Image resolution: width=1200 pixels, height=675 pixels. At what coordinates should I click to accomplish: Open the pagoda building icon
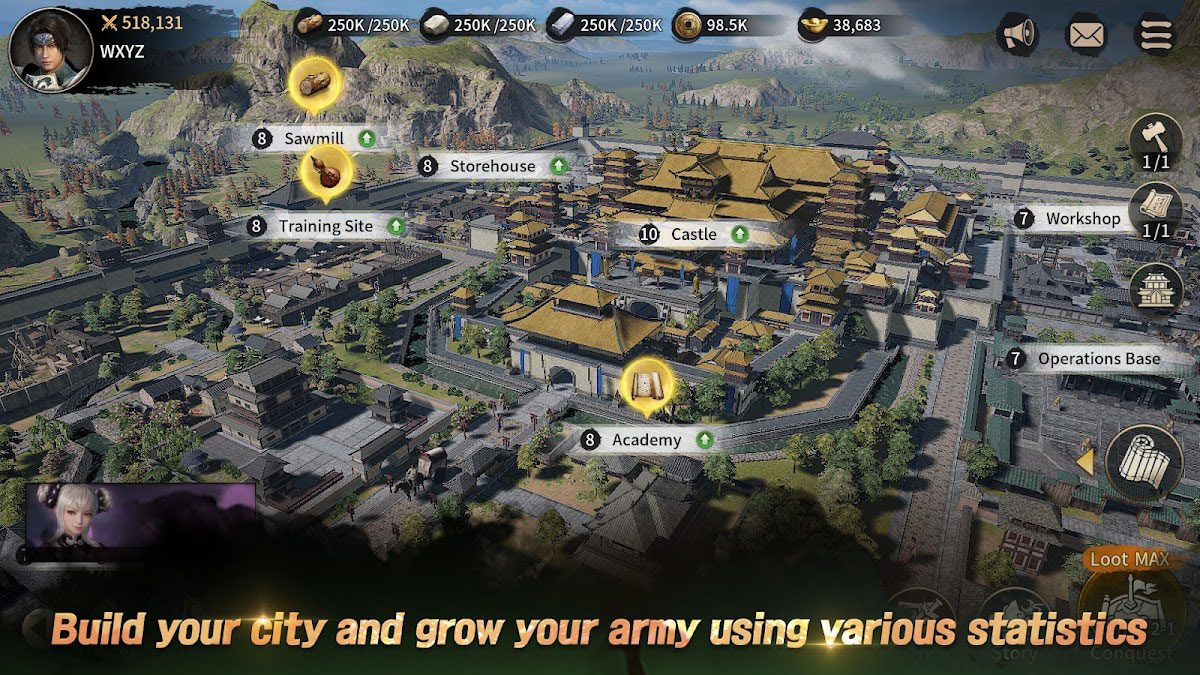(1155, 290)
